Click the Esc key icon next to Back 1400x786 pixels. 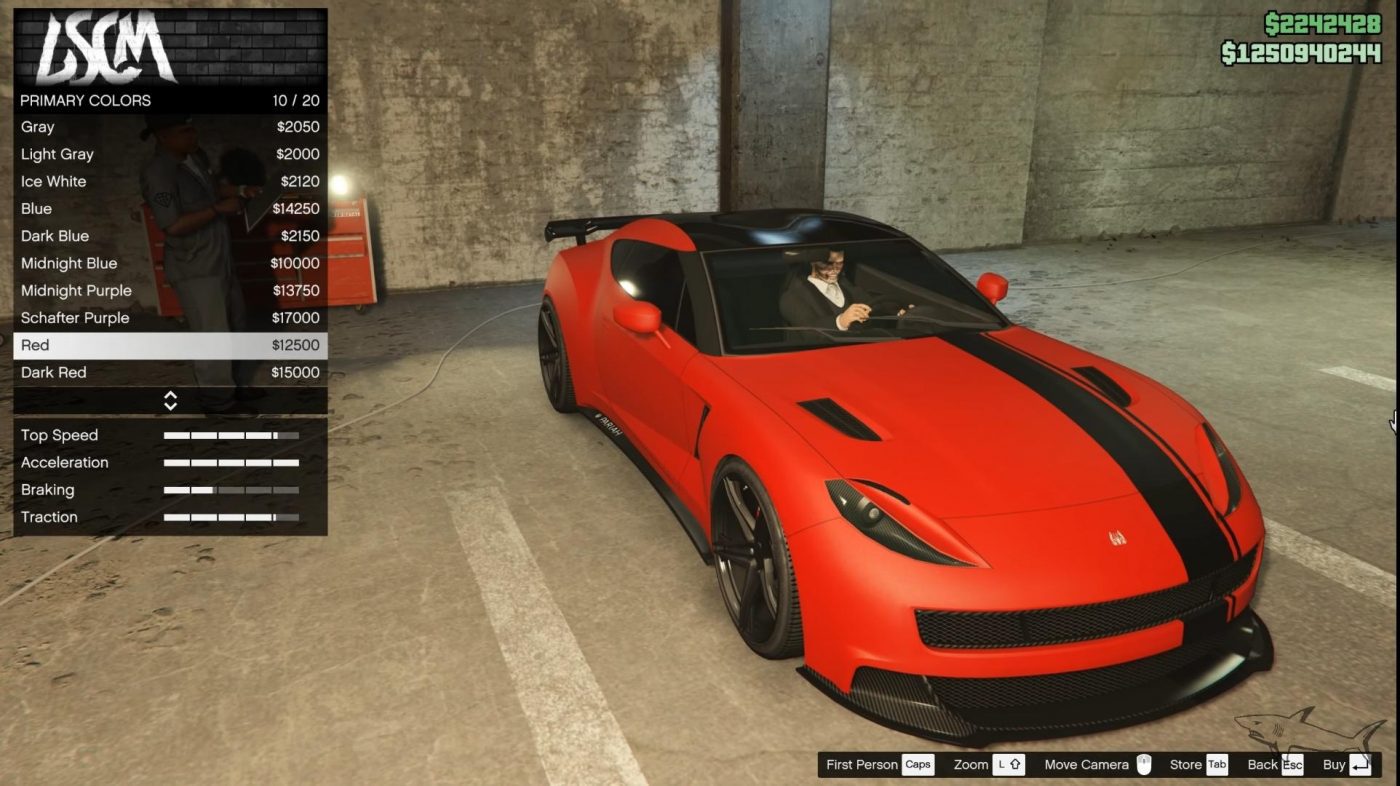click(x=1292, y=764)
